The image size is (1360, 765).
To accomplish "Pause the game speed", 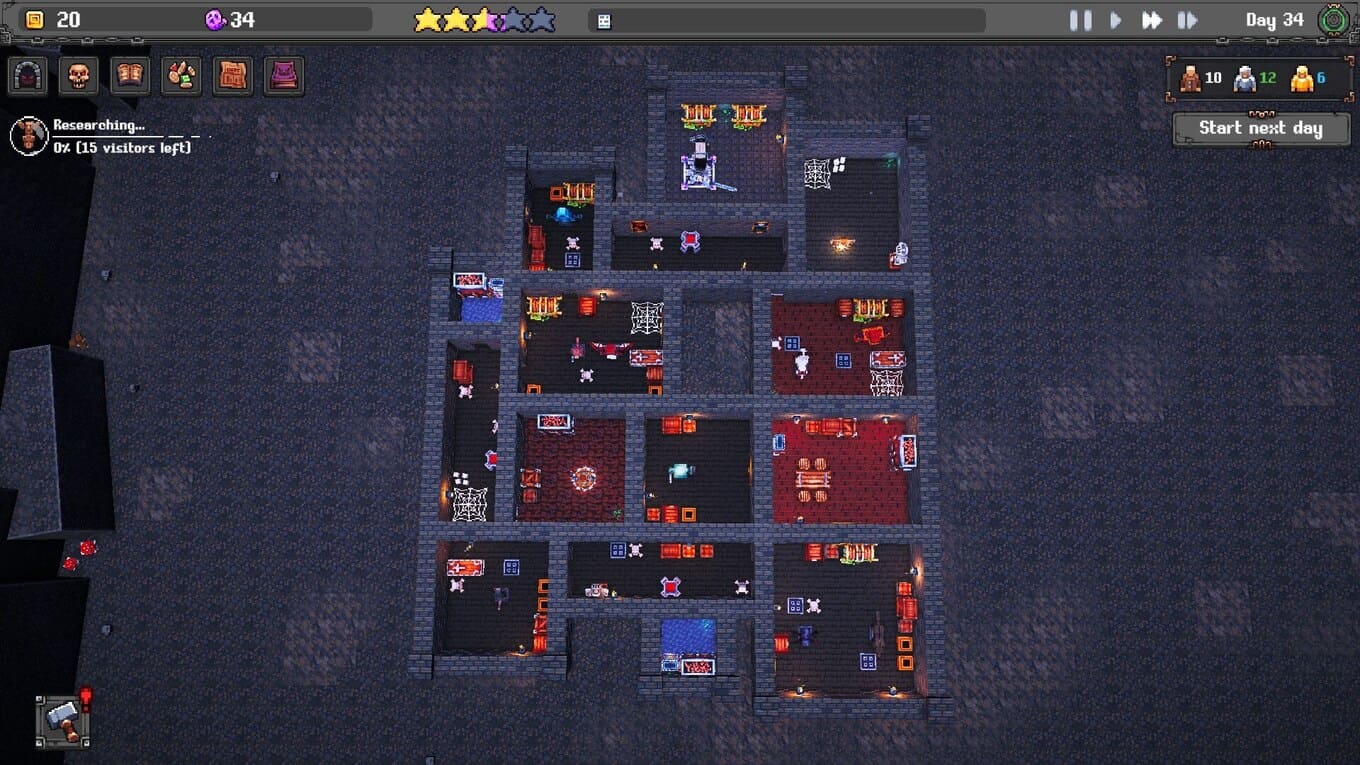I will point(1081,20).
